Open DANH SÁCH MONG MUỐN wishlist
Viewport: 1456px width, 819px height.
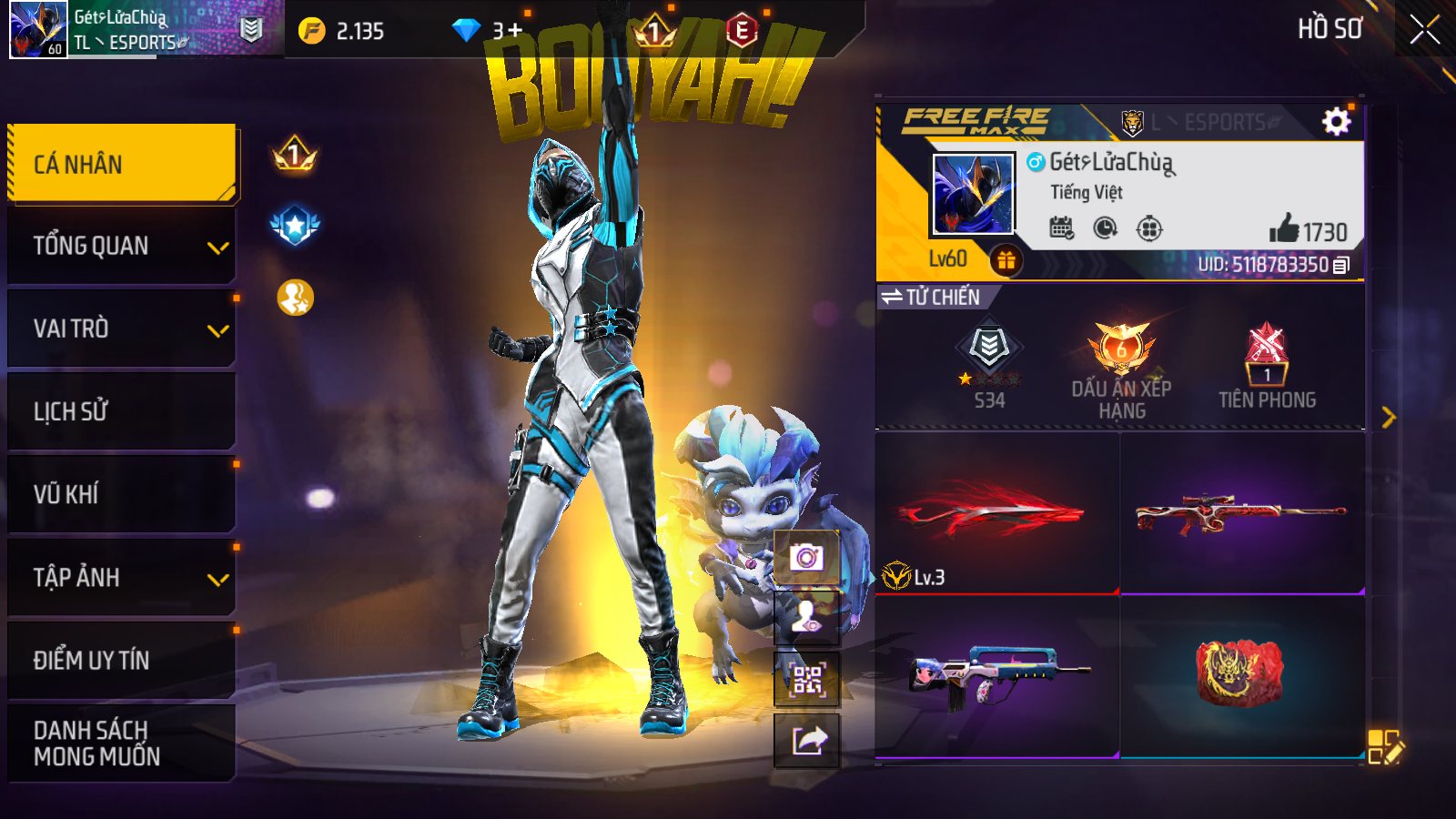click(122, 743)
